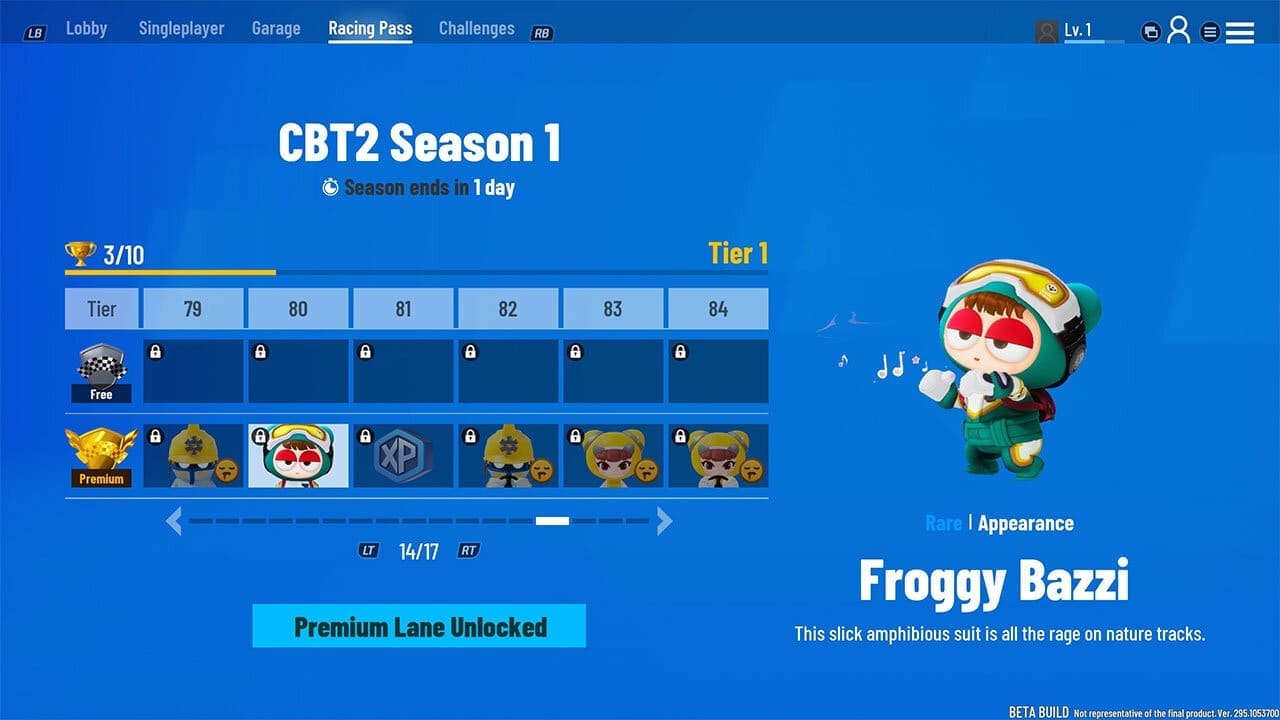1280x720 pixels.
Task: Open the profile avatar icon in top bar
Action: 1180,30
